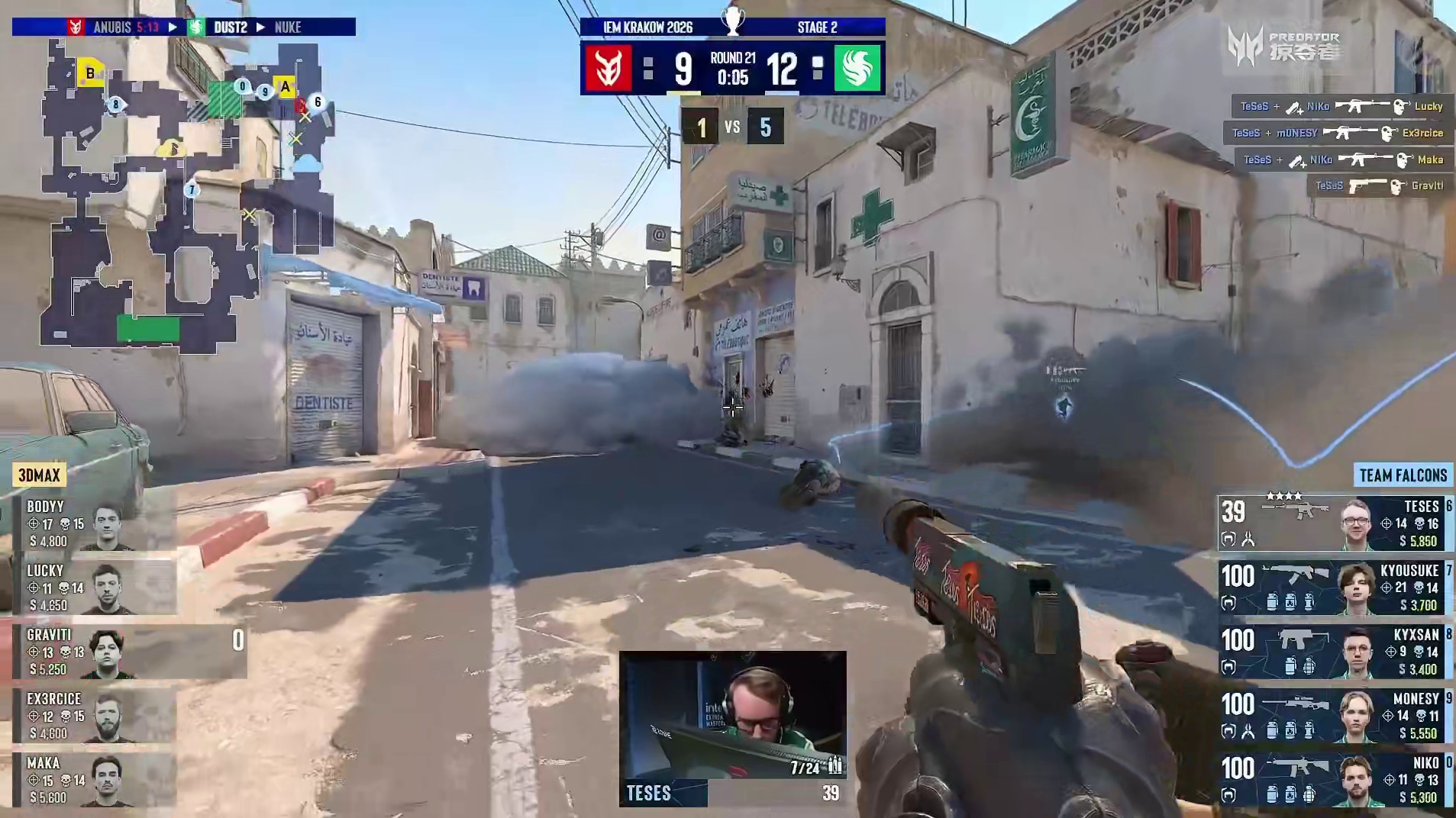This screenshot has width=1456, height=818.
Task: Select Graviti's player card
Action: coord(94,652)
